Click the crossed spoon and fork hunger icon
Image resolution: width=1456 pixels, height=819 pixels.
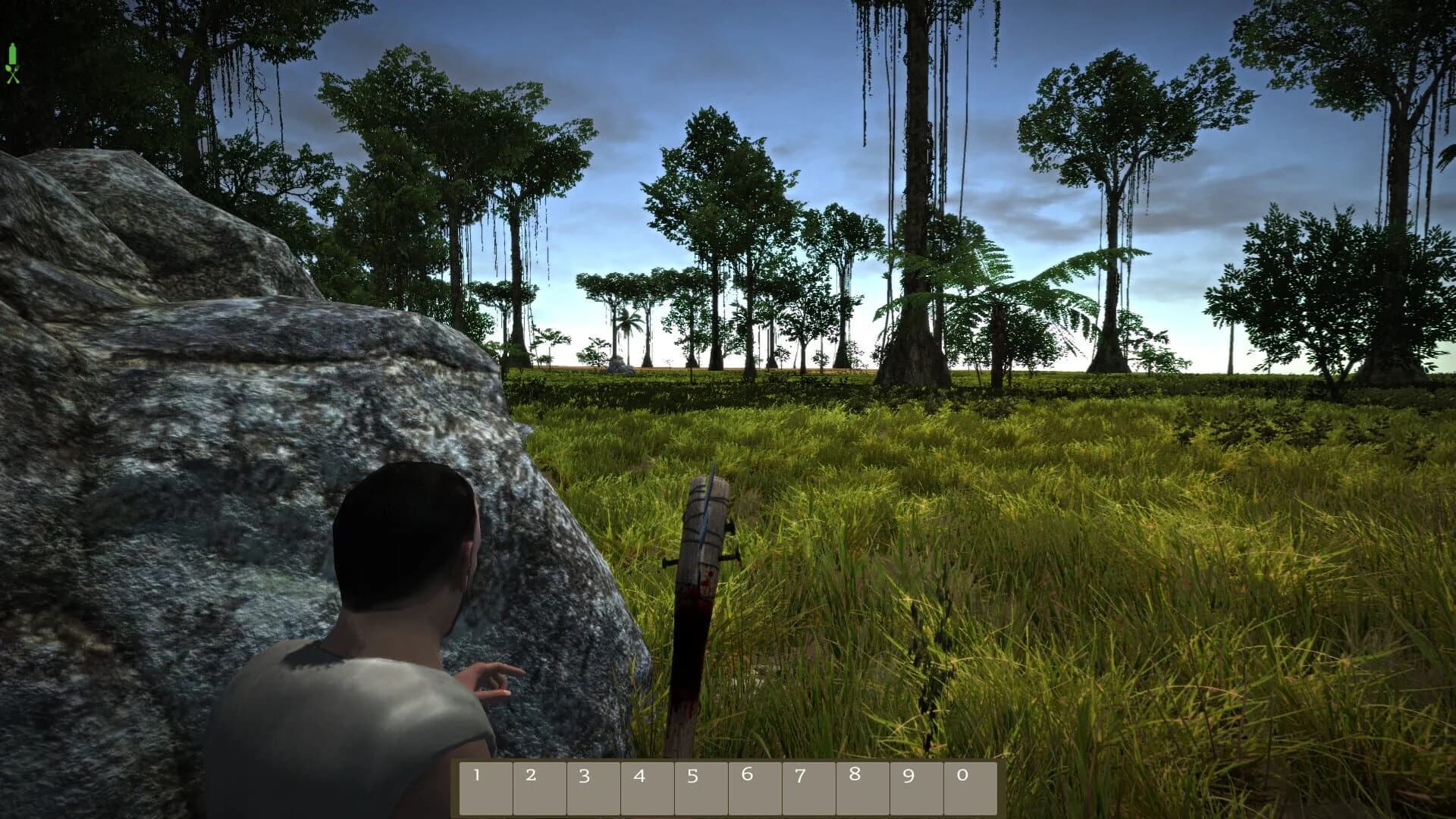(x=12, y=75)
